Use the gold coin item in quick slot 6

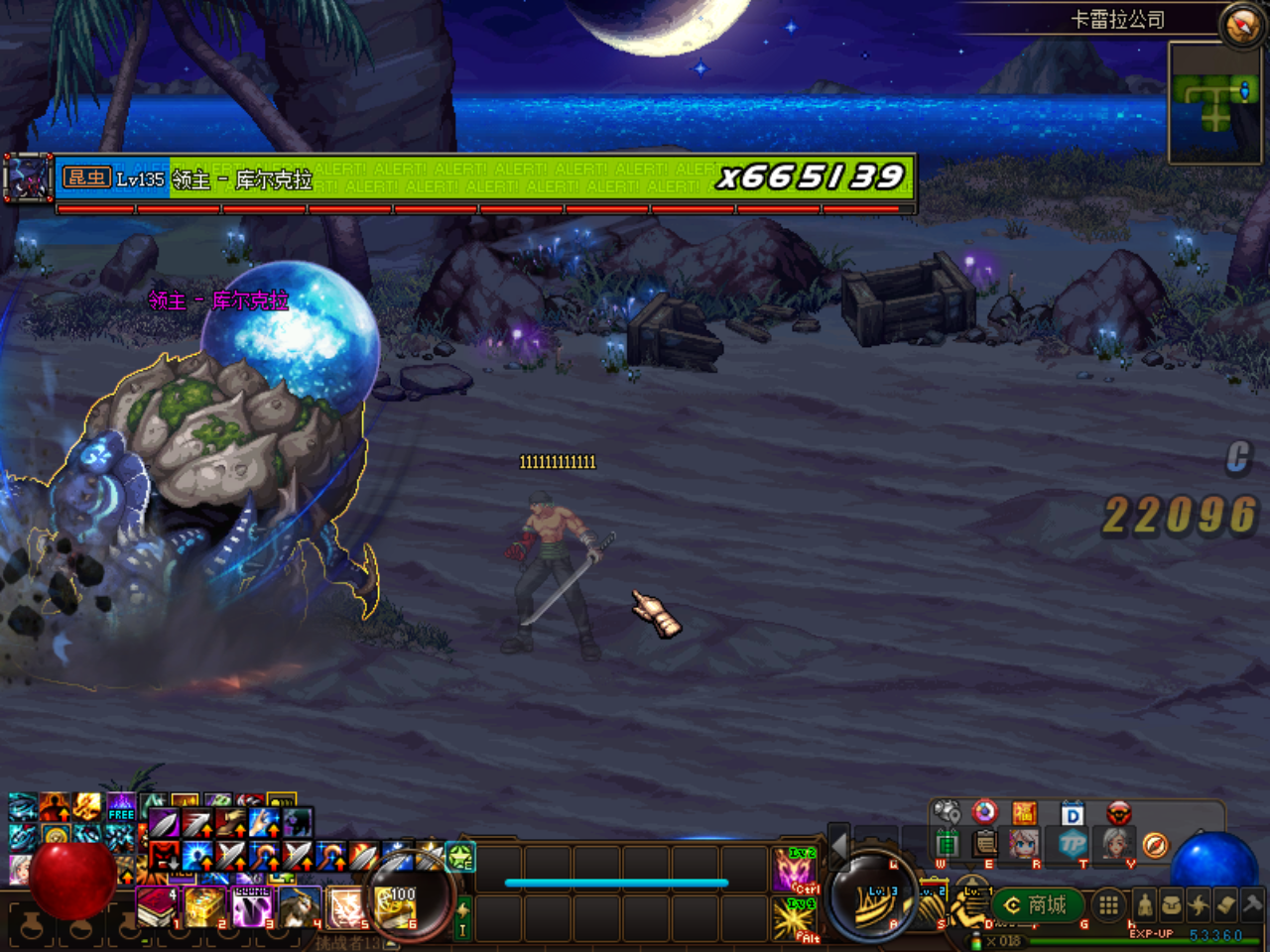[x=395, y=904]
